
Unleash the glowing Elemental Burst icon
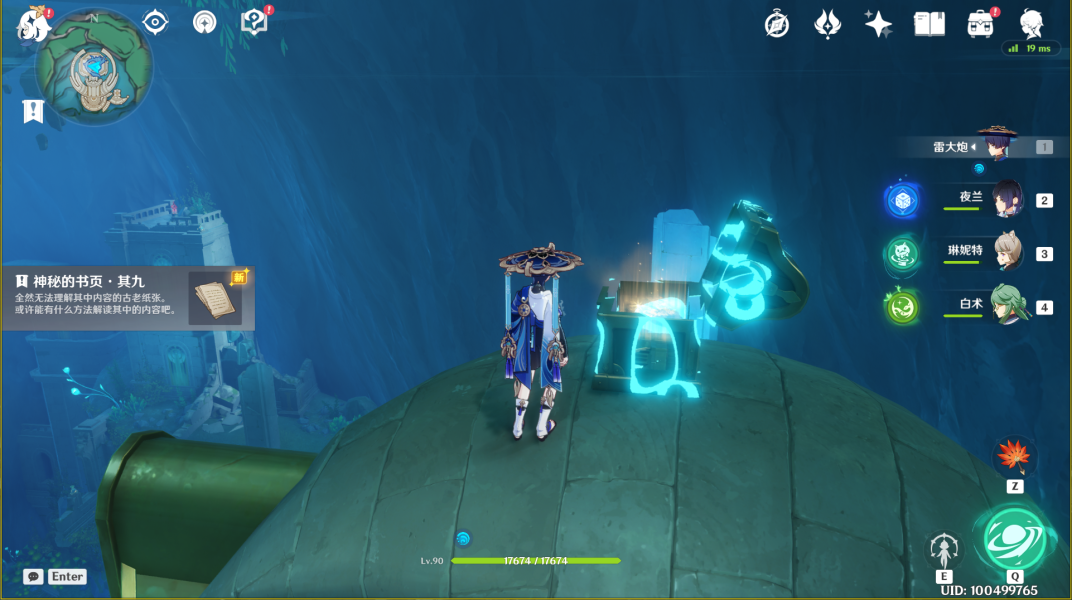pyautogui.click(x=1014, y=539)
